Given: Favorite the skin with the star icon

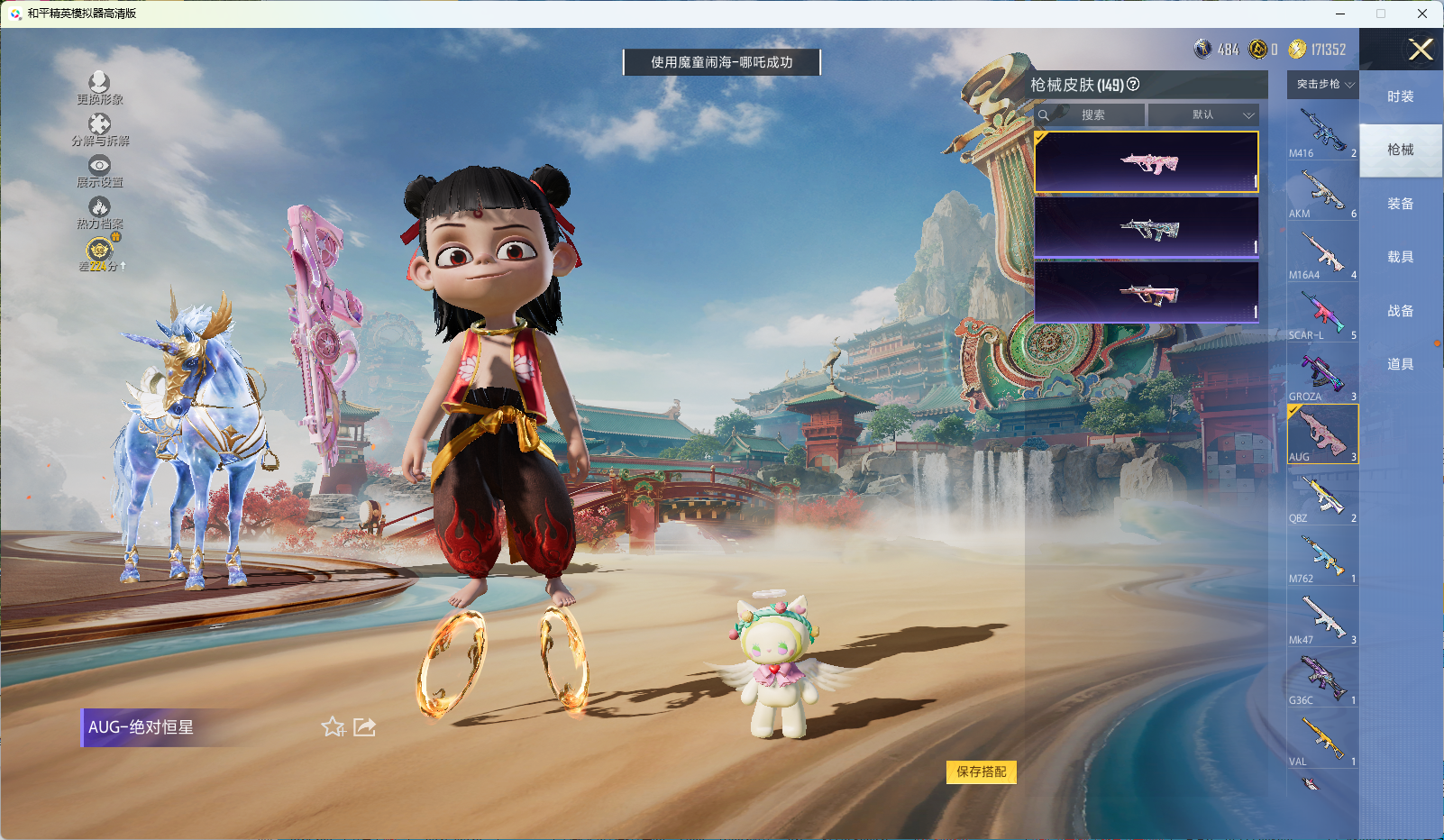Looking at the screenshot, I should click(333, 727).
